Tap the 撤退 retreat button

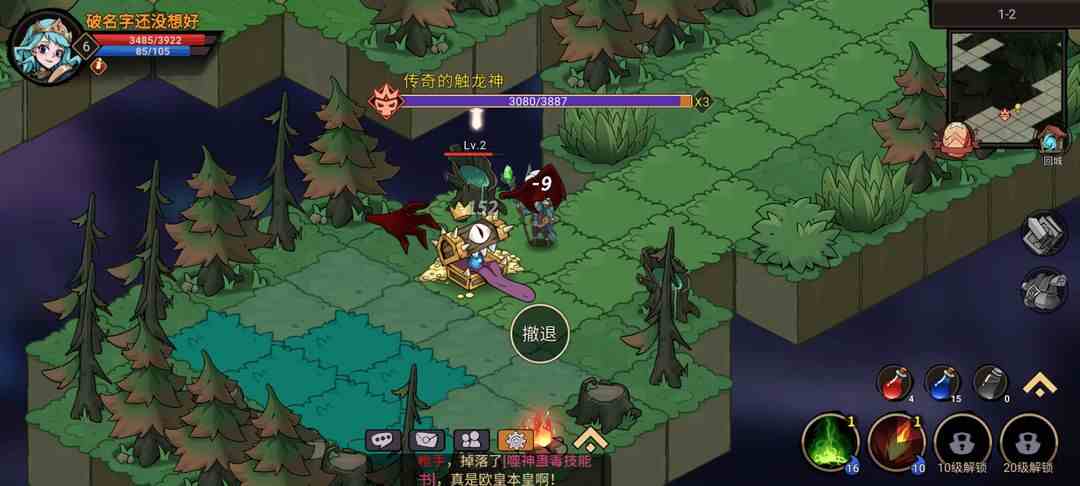pos(540,334)
